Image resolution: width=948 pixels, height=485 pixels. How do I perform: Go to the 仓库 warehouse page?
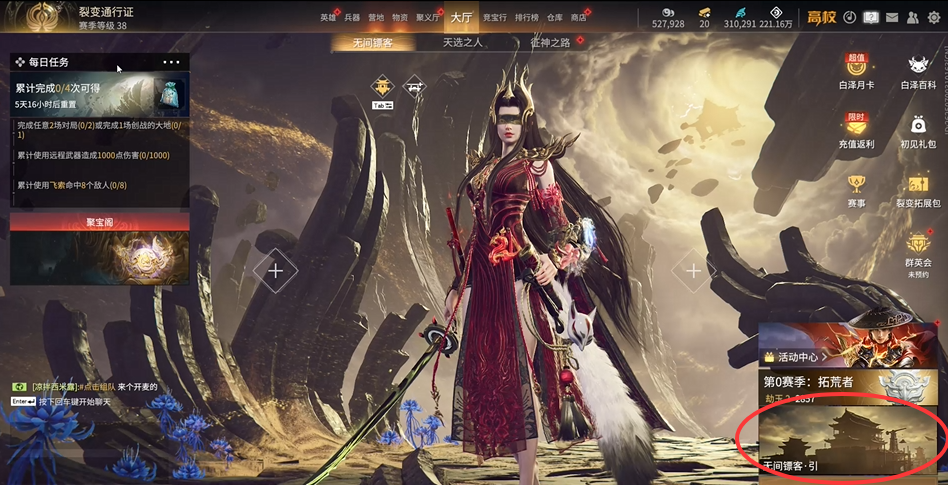(556, 18)
